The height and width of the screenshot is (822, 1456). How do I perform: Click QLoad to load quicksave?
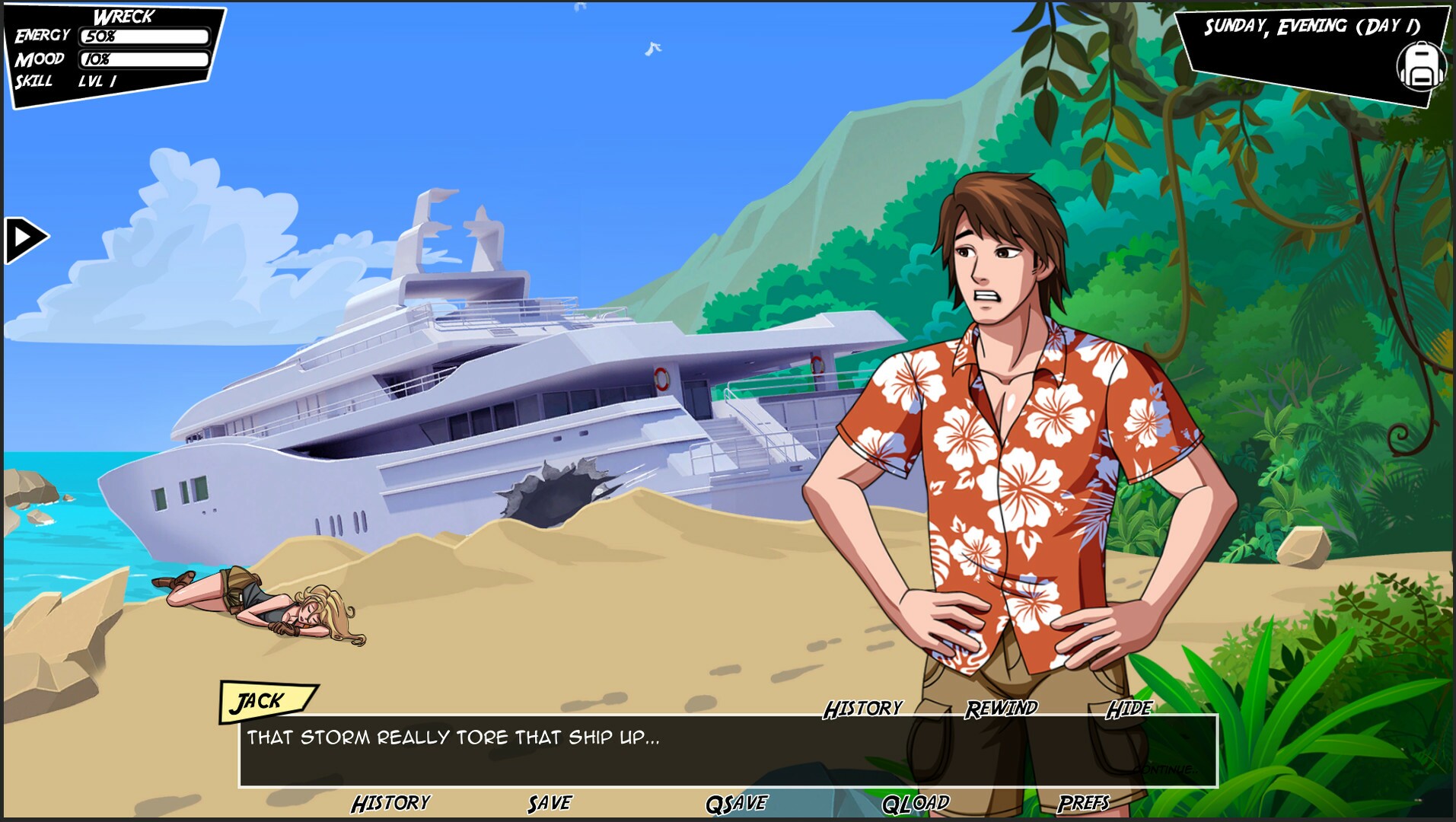click(916, 801)
